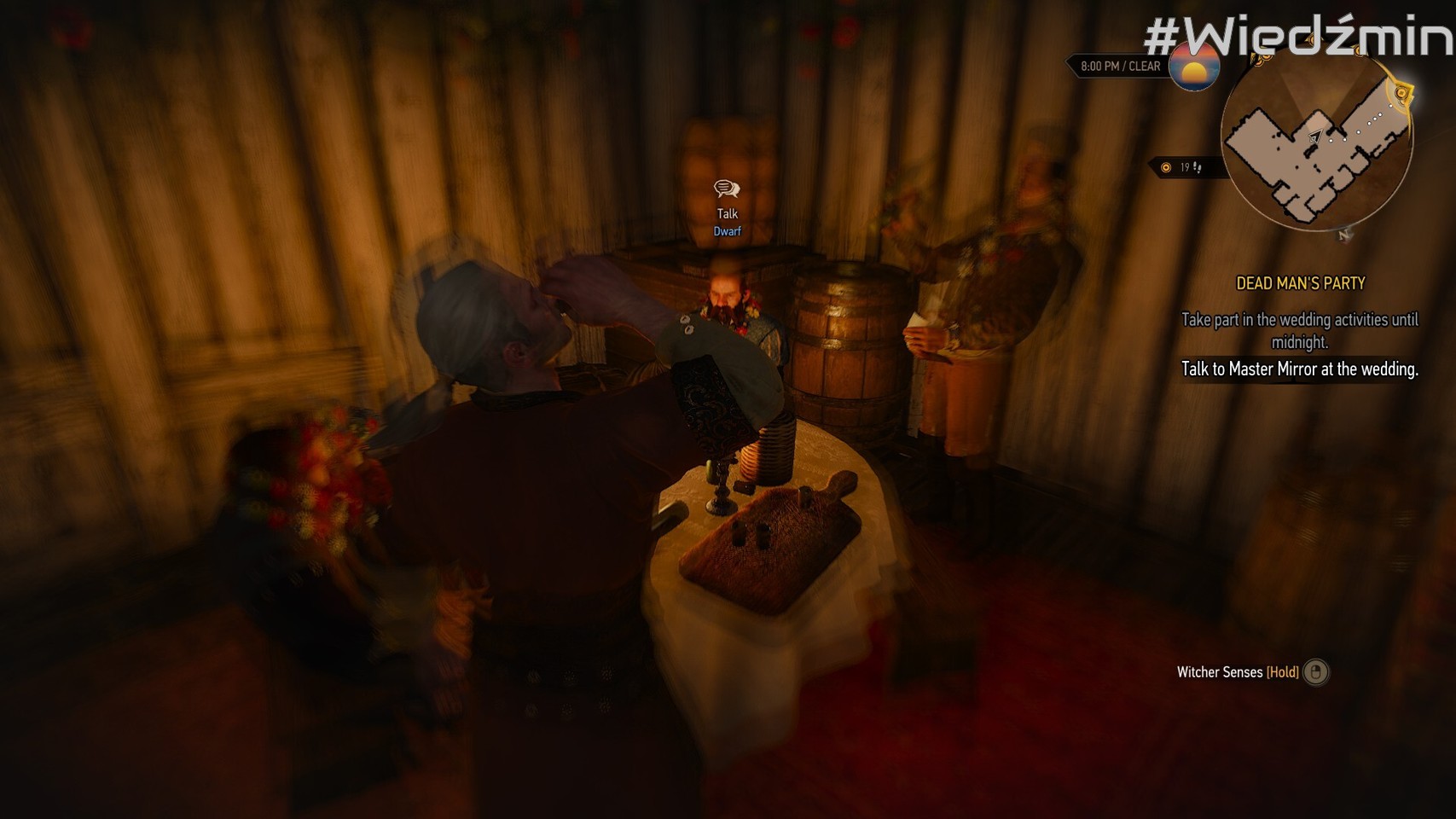Screen dimensions: 1456x819
Task: Click the sunset time-of-day icon
Action: 1193,67
